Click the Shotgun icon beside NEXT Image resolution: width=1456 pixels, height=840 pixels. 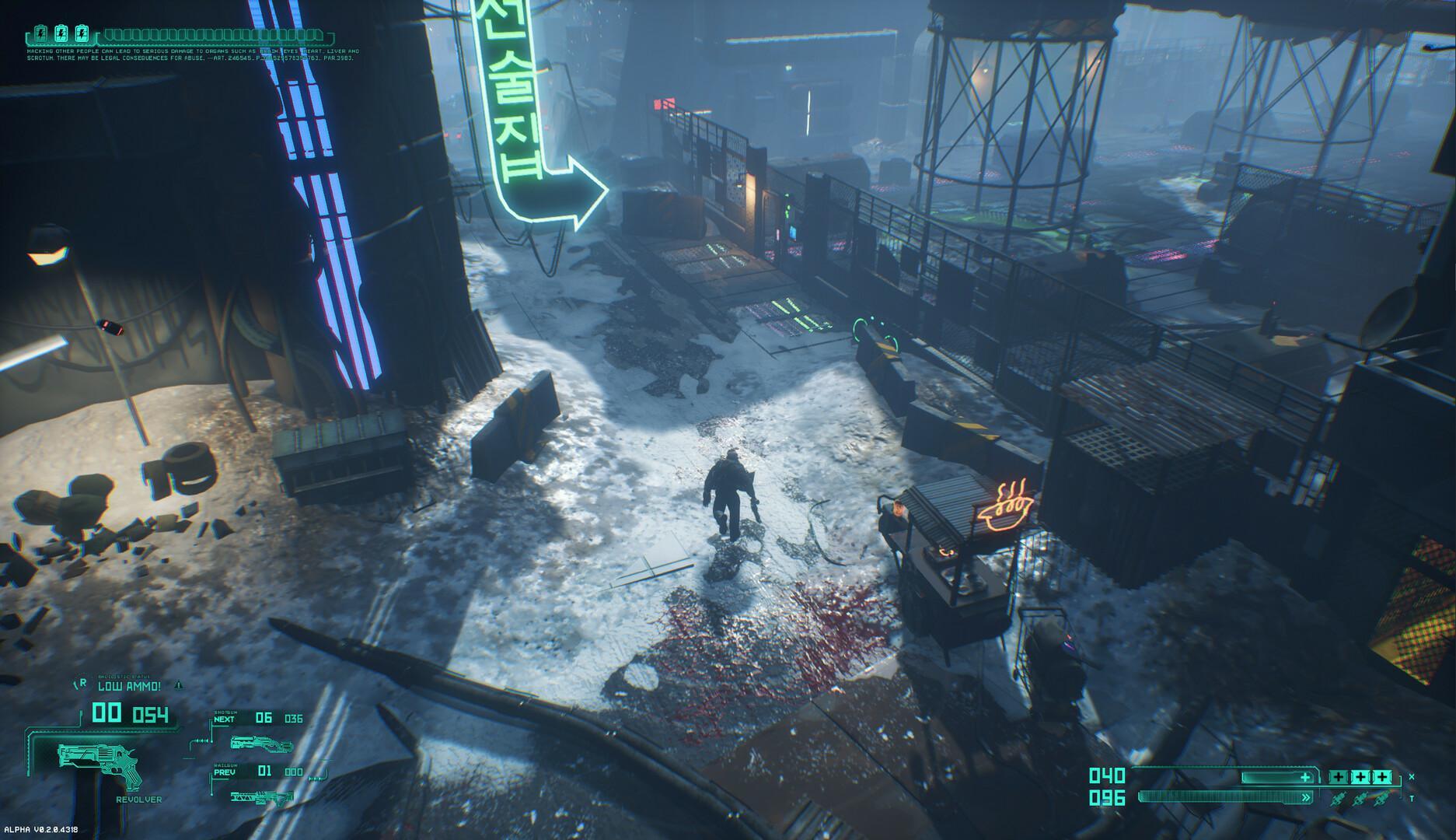(x=260, y=746)
